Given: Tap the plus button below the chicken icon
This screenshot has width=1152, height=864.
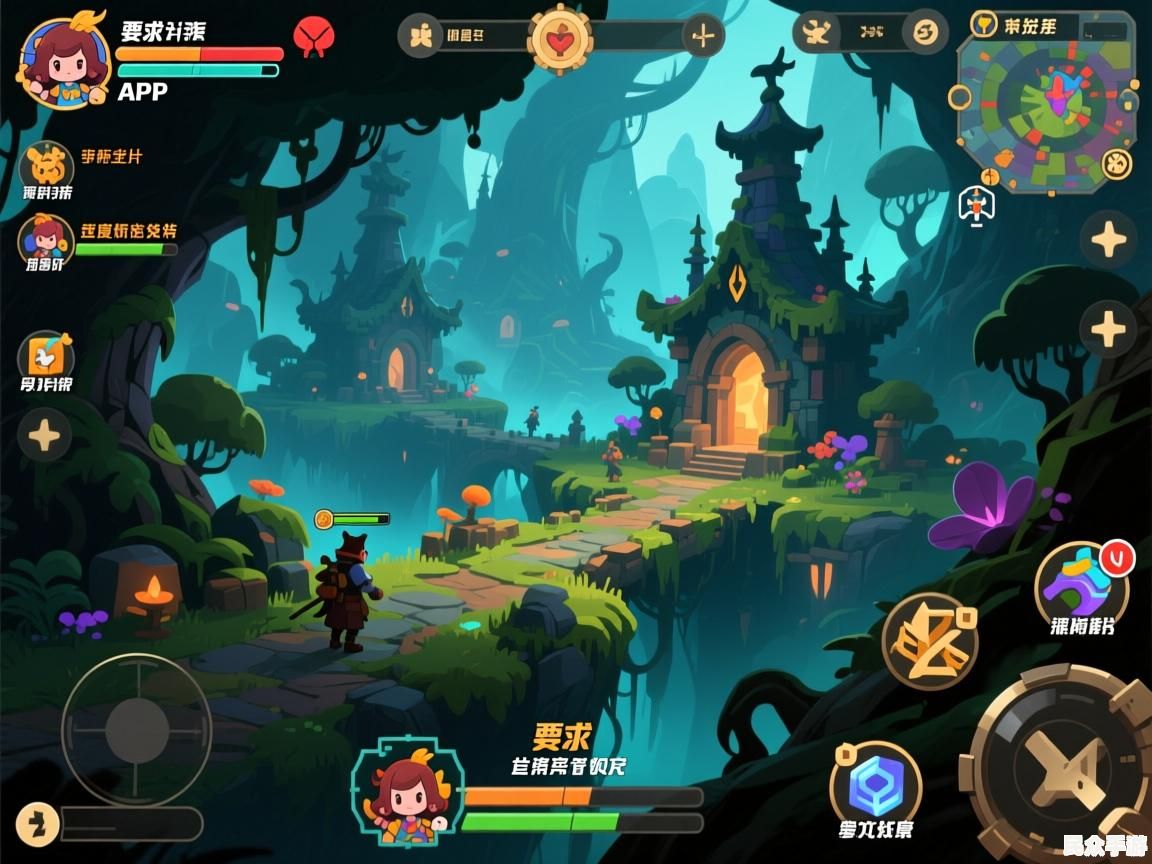Looking at the screenshot, I should (x=45, y=436).
